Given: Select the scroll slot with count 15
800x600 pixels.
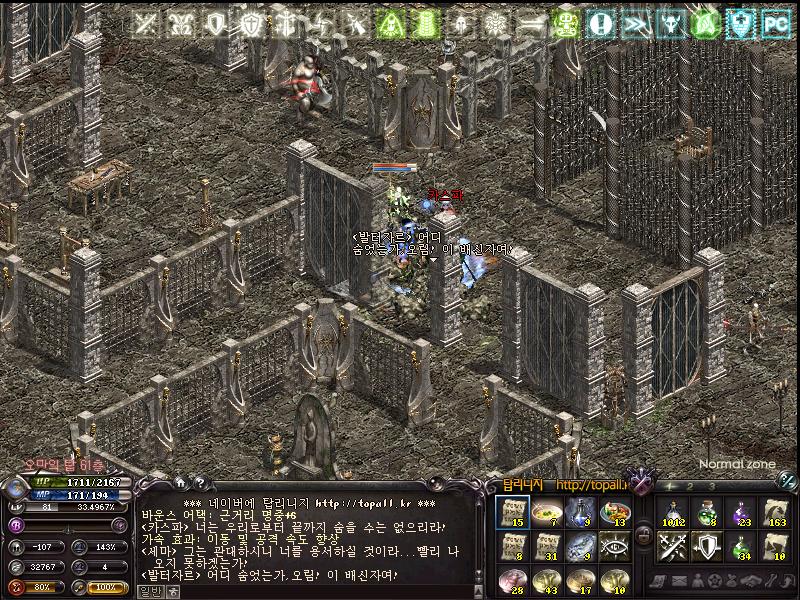Looking at the screenshot, I should point(512,513).
